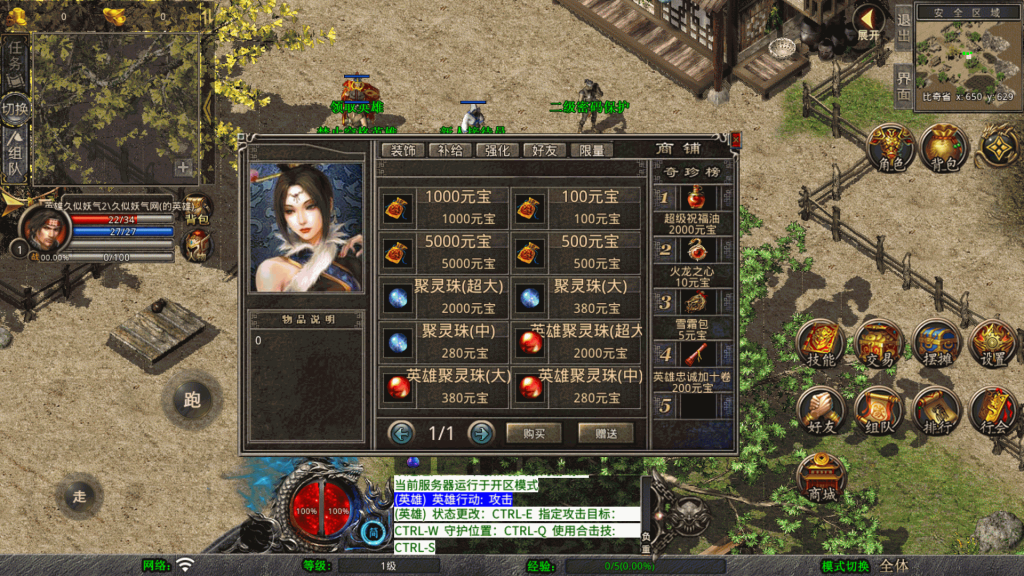
Task: Open the 角色 character panel
Action: click(x=890, y=150)
